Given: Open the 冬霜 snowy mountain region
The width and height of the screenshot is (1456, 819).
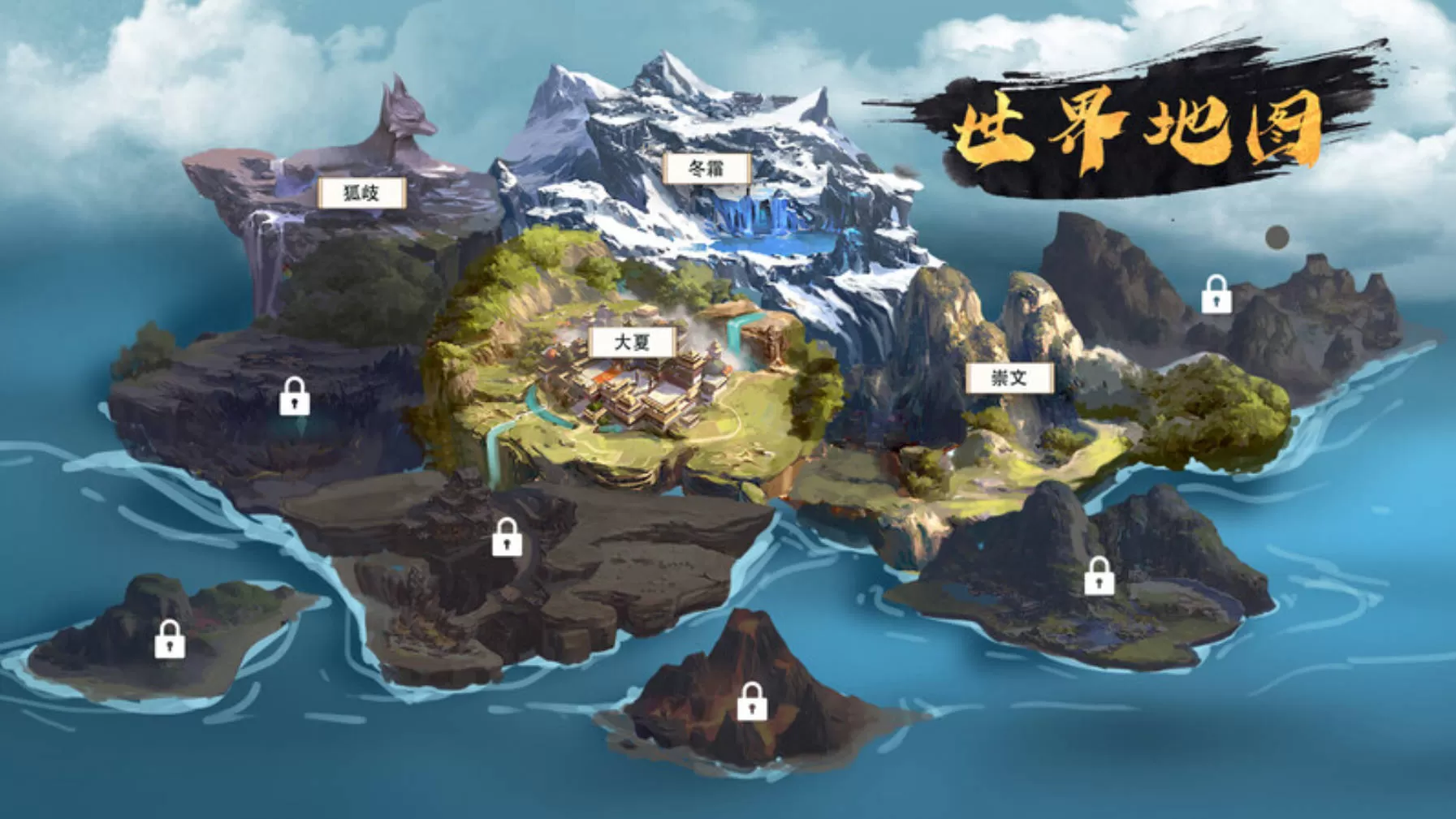Looking at the screenshot, I should pyautogui.click(x=706, y=169).
